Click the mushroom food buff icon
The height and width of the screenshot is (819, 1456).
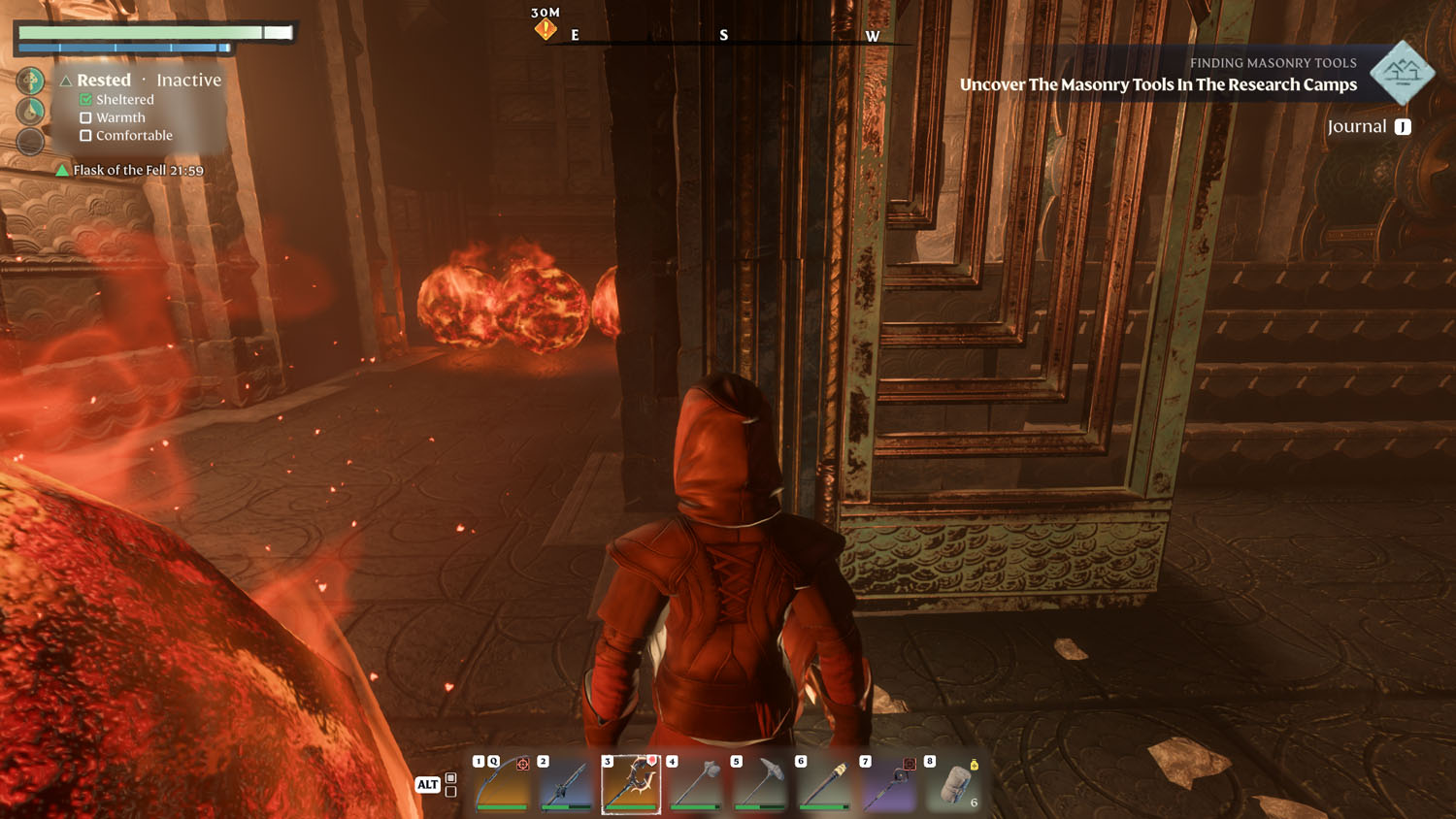tap(30, 81)
